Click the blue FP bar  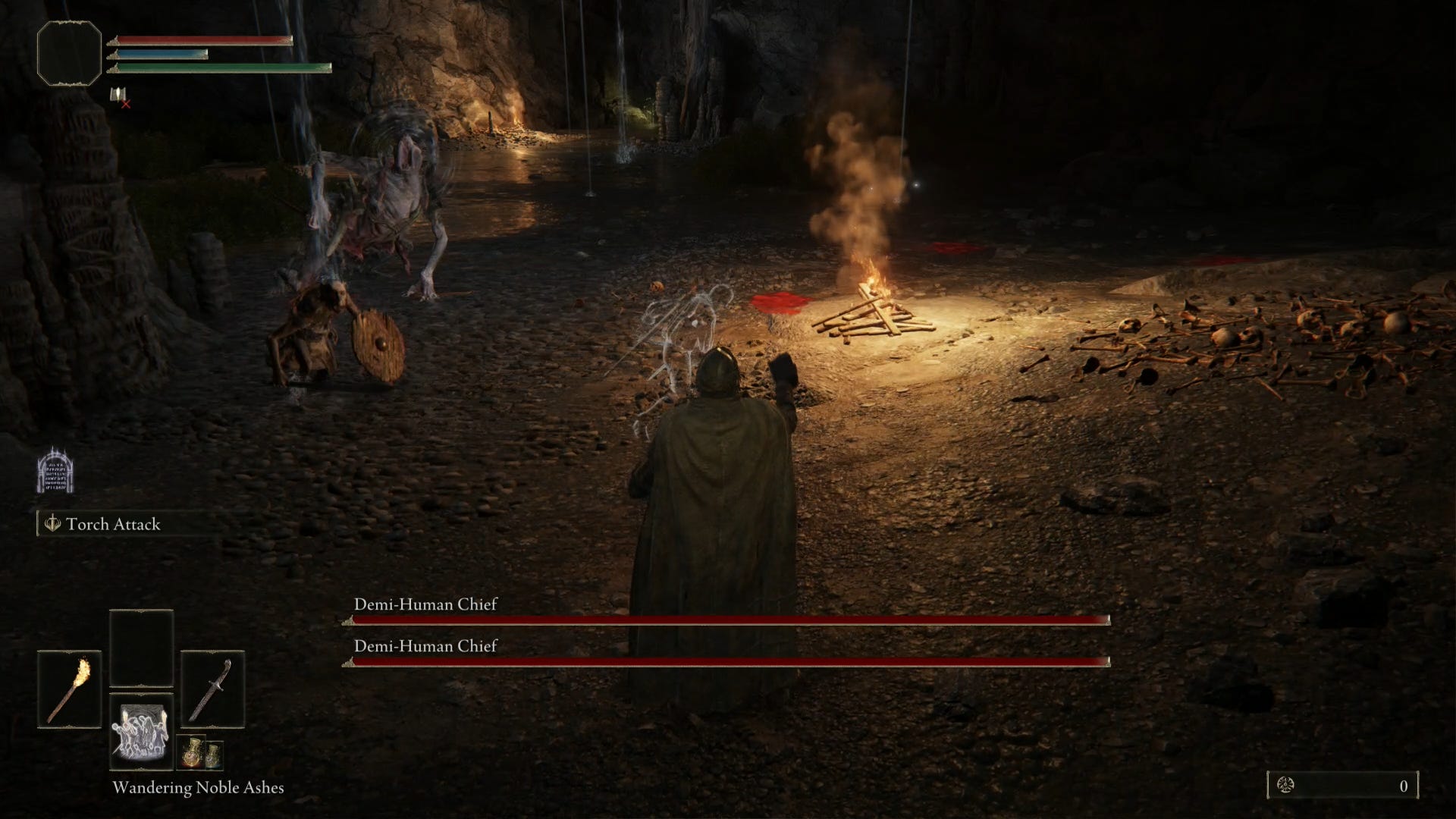click(163, 53)
